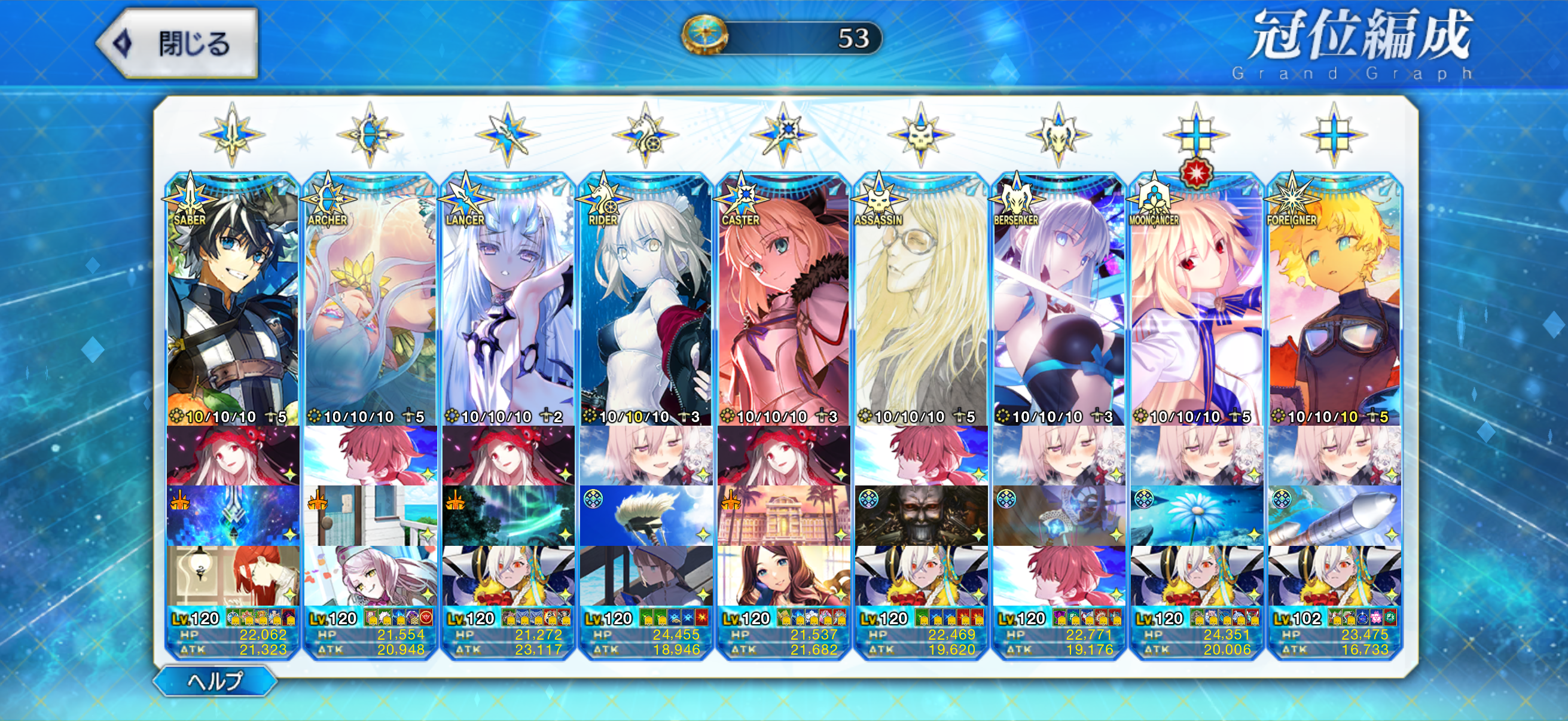1568x721 pixels.
Task: Select the Mooncancer servant card
Action: click(x=1196, y=304)
